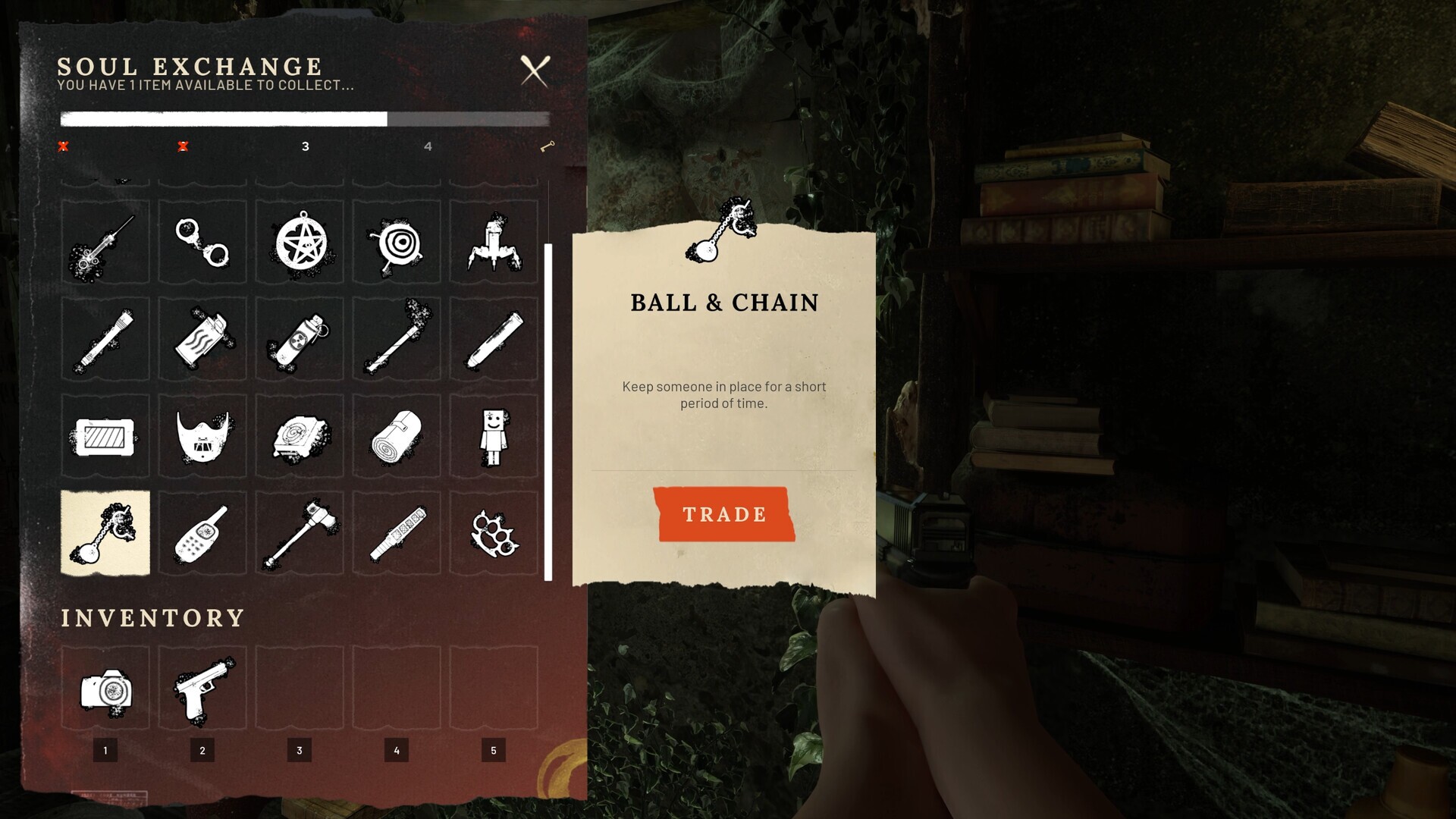The height and width of the screenshot is (819, 1456).
Task: Click the soul progress bar
Action: tap(305, 118)
